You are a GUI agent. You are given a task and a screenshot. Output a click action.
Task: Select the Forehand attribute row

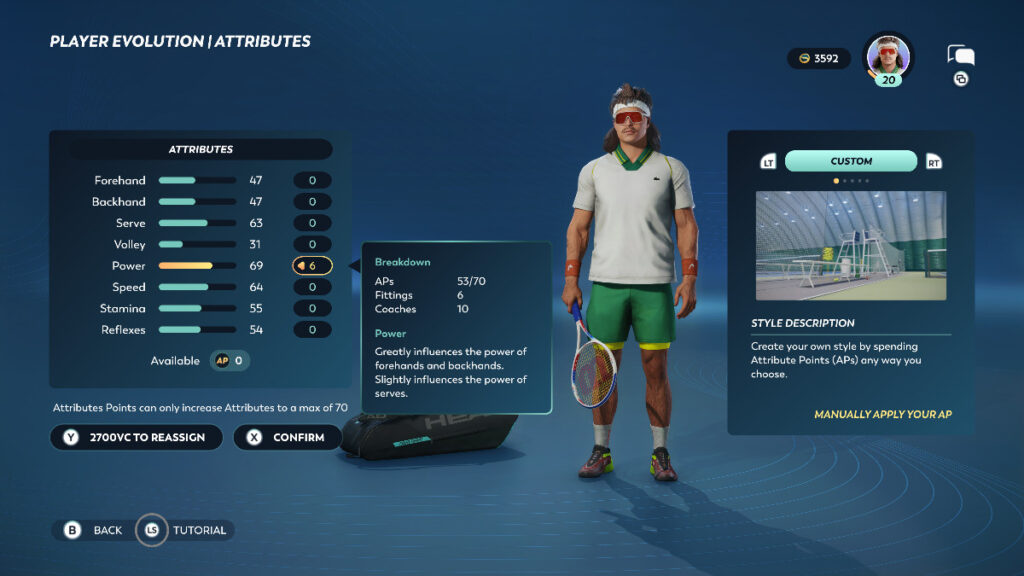[x=200, y=181]
